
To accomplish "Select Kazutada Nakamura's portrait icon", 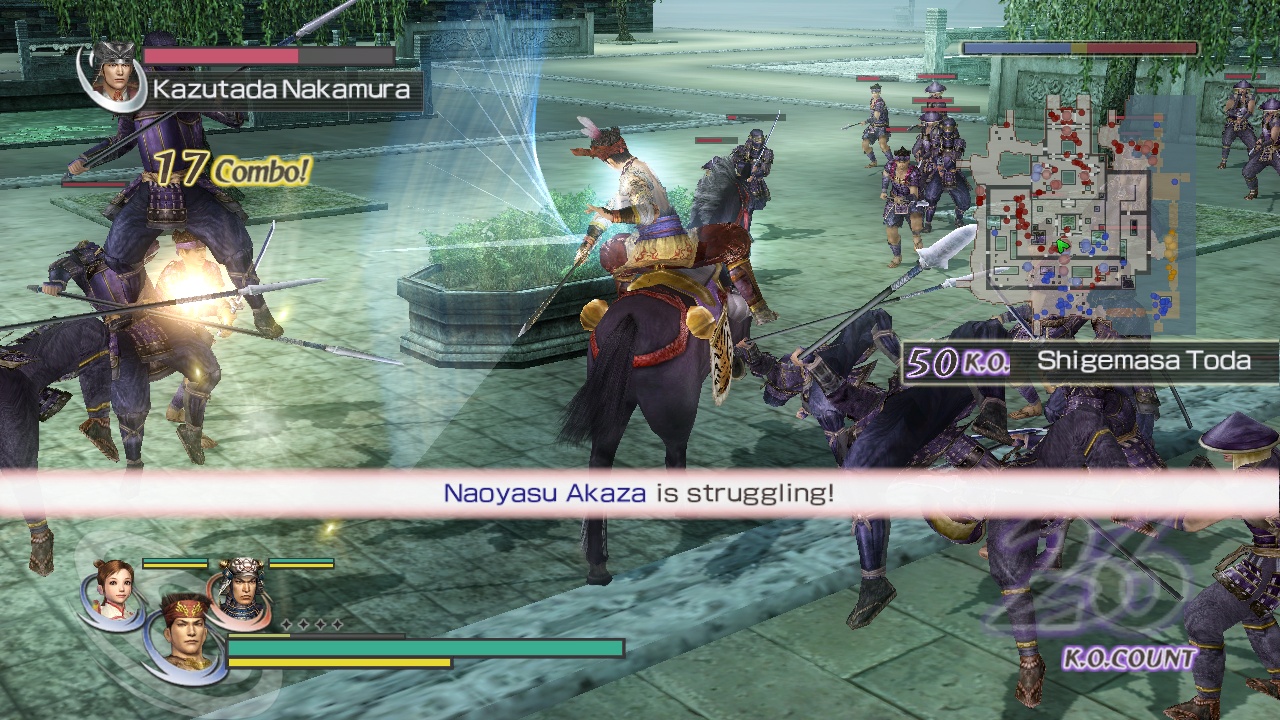I will point(112,78).
